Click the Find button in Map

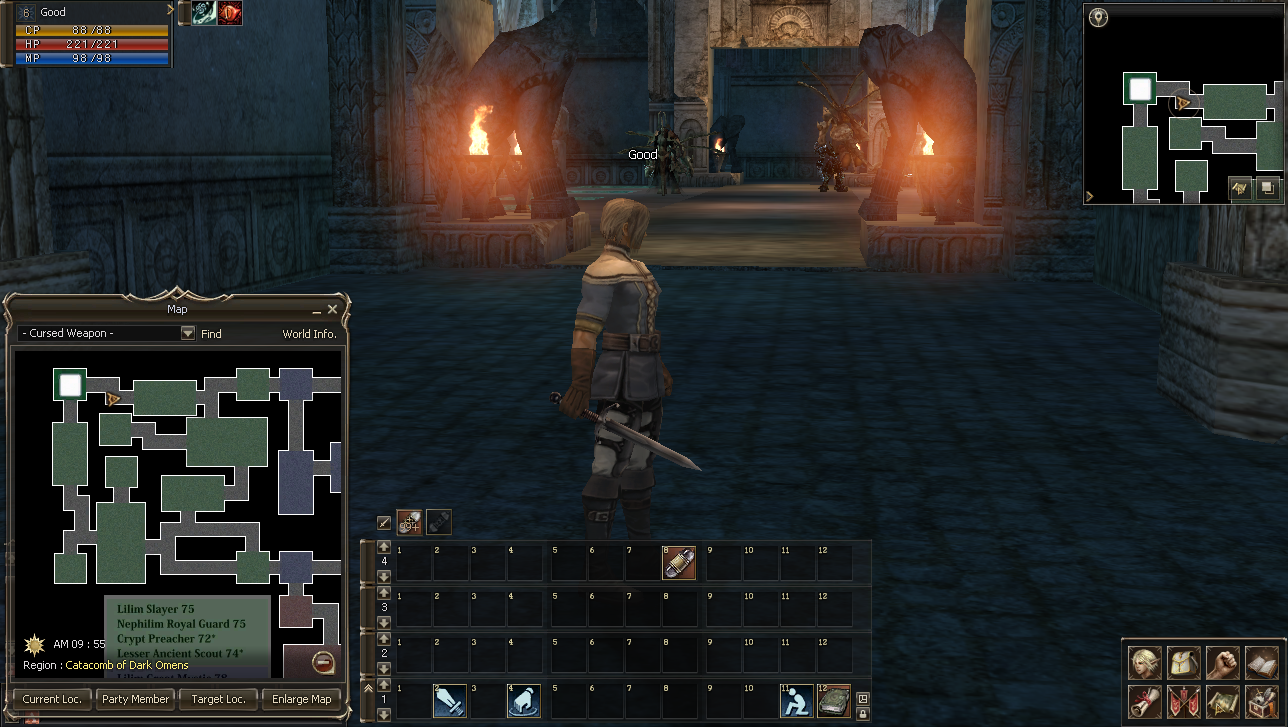(x=211, y=334)
